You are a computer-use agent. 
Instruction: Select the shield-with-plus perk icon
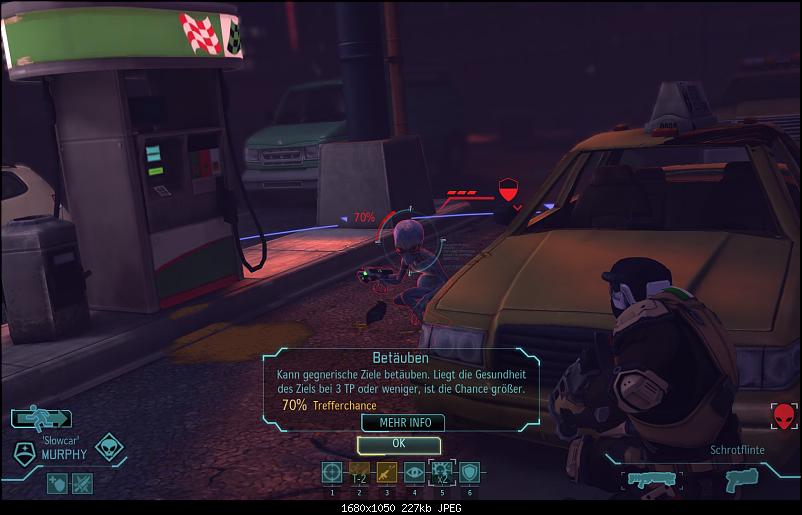coord(59,483)
